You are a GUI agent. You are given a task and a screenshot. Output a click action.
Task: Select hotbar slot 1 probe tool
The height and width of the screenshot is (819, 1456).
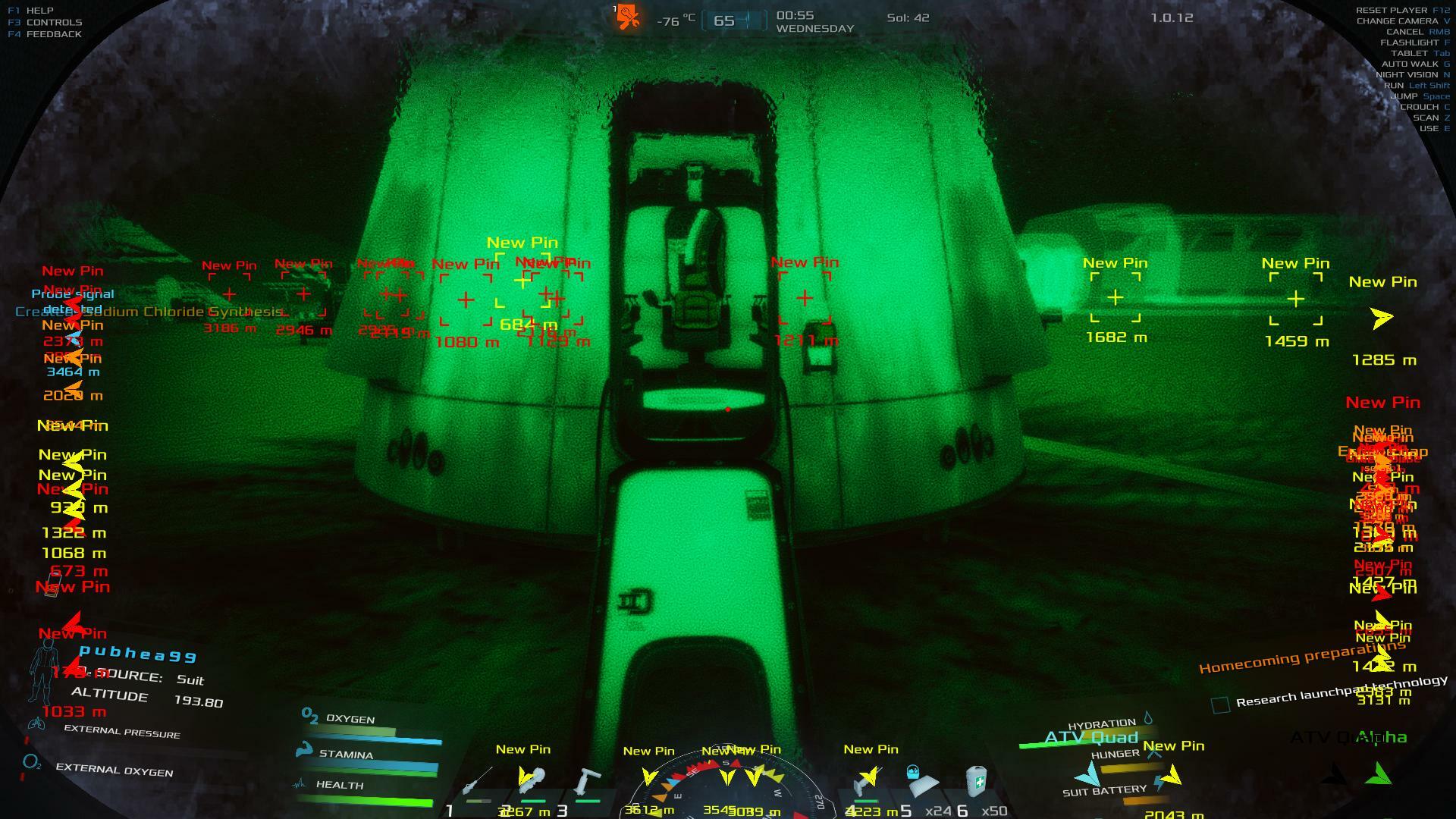tap(479, 783)
